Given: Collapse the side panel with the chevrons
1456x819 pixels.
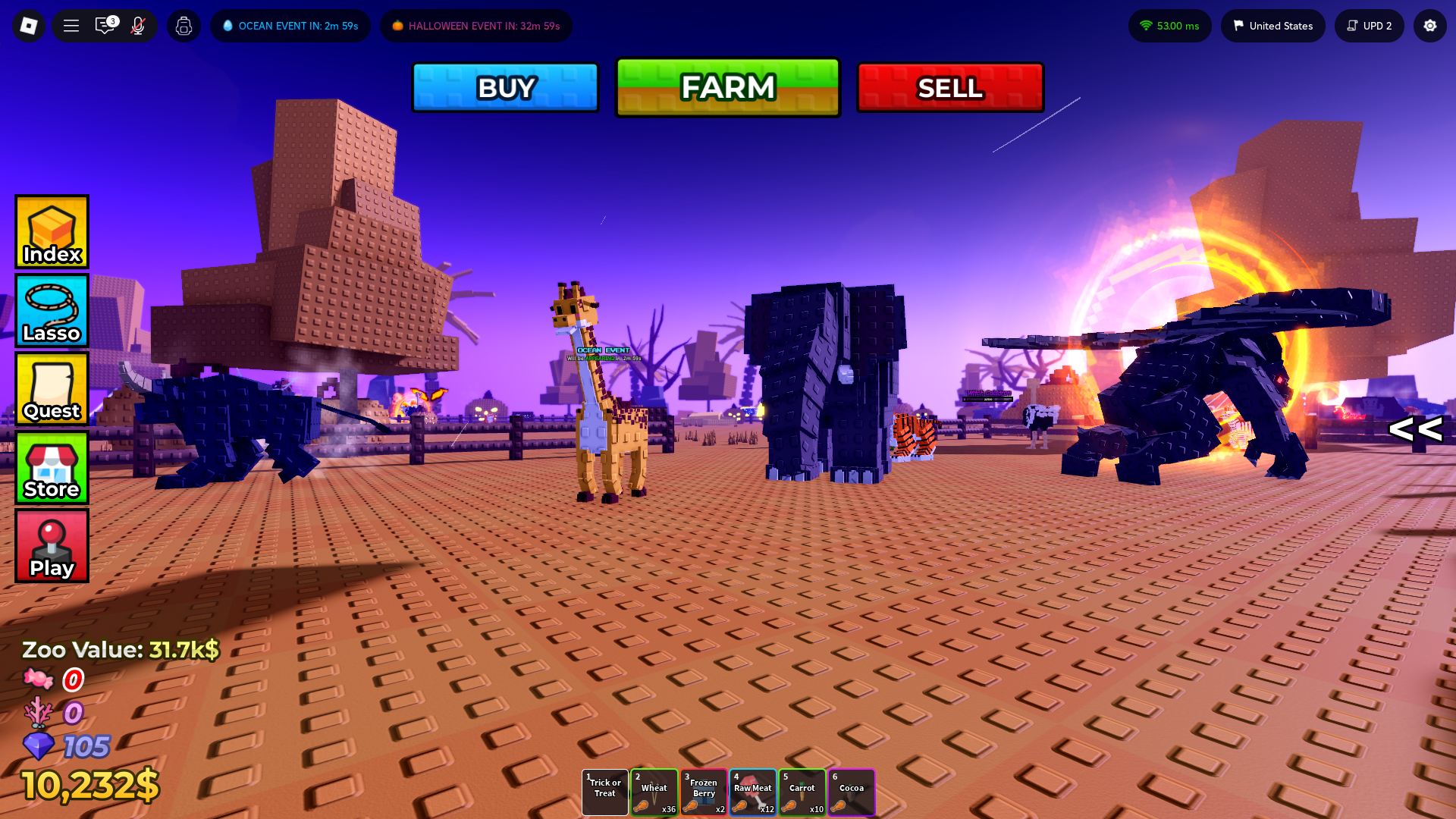Looking at the screenshot, I should tap(1415, 430).
